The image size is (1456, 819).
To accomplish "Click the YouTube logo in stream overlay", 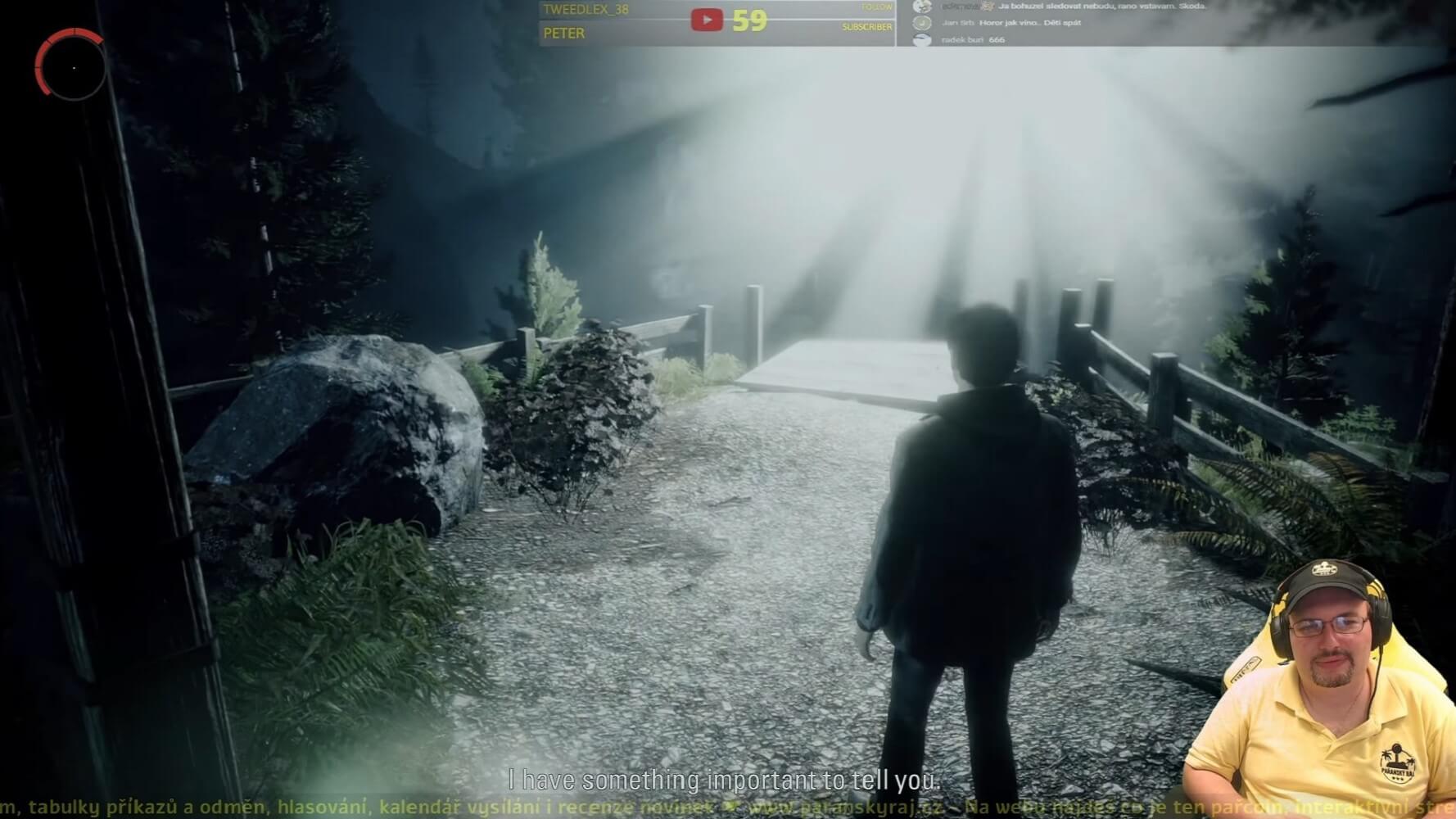I will 707,20.
